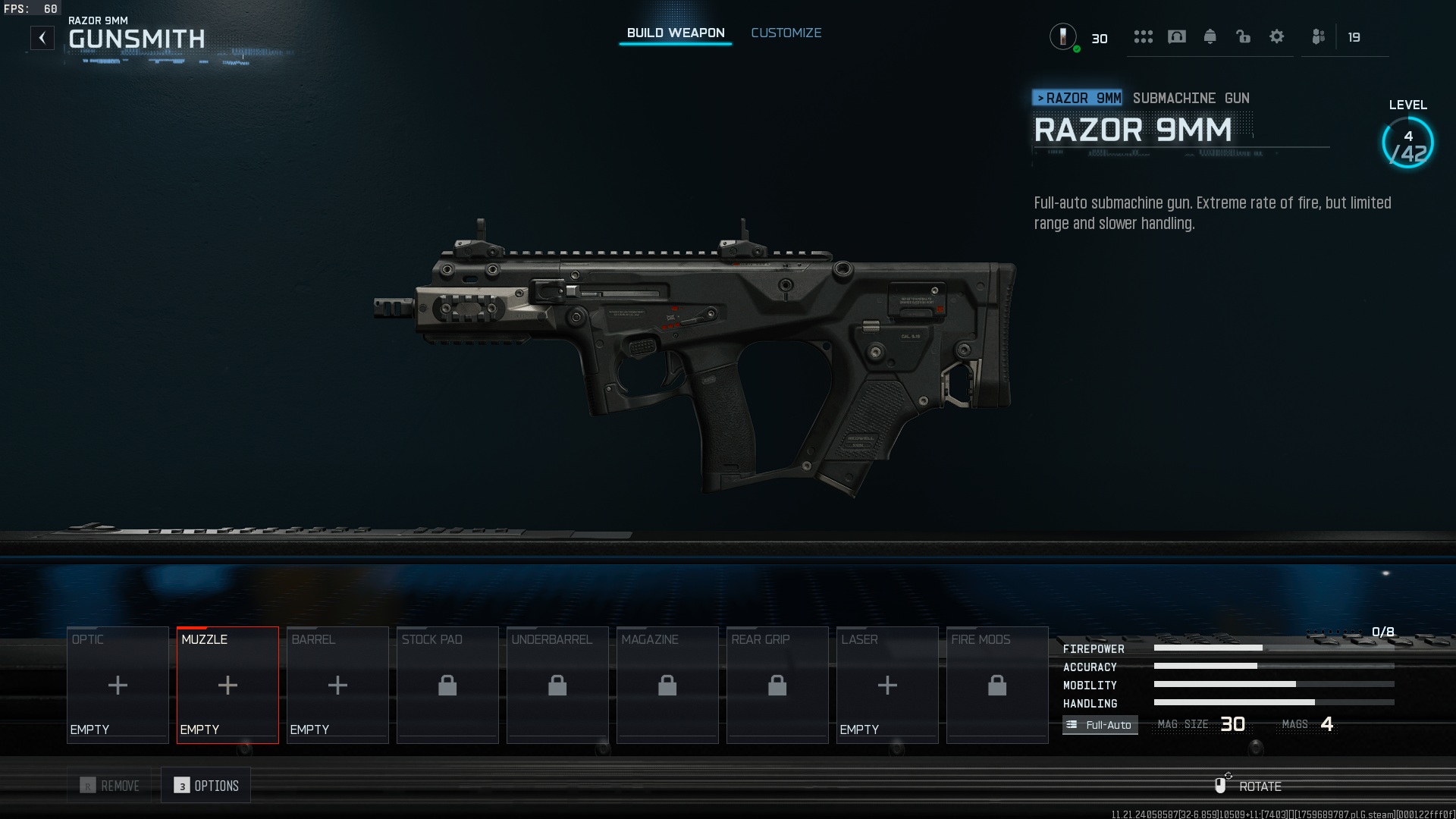Open the nine-dot grid menu
The height and width of the screenshot is (819, 1456).
pos(1143,36)
